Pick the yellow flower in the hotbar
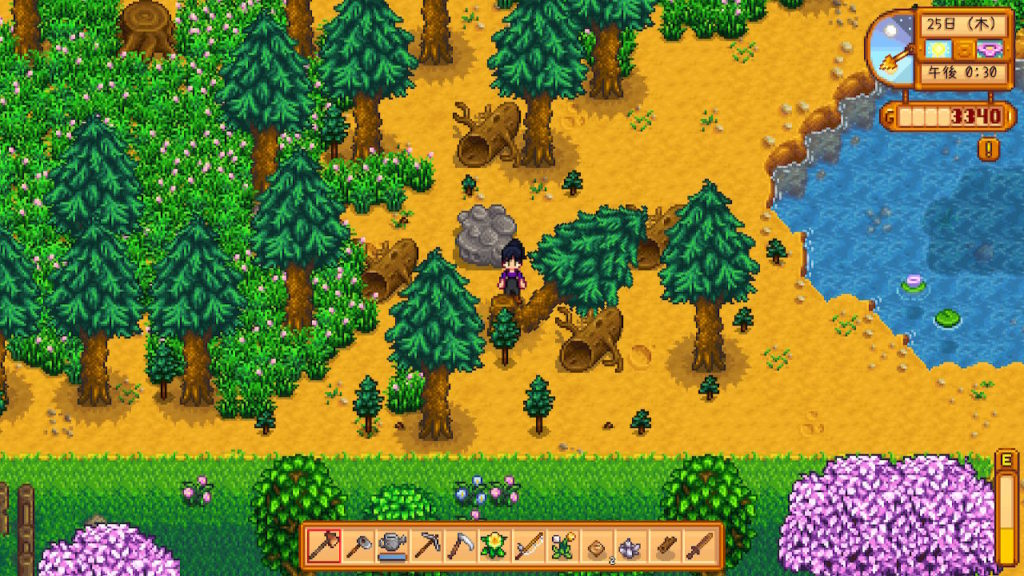 point(494,546)
